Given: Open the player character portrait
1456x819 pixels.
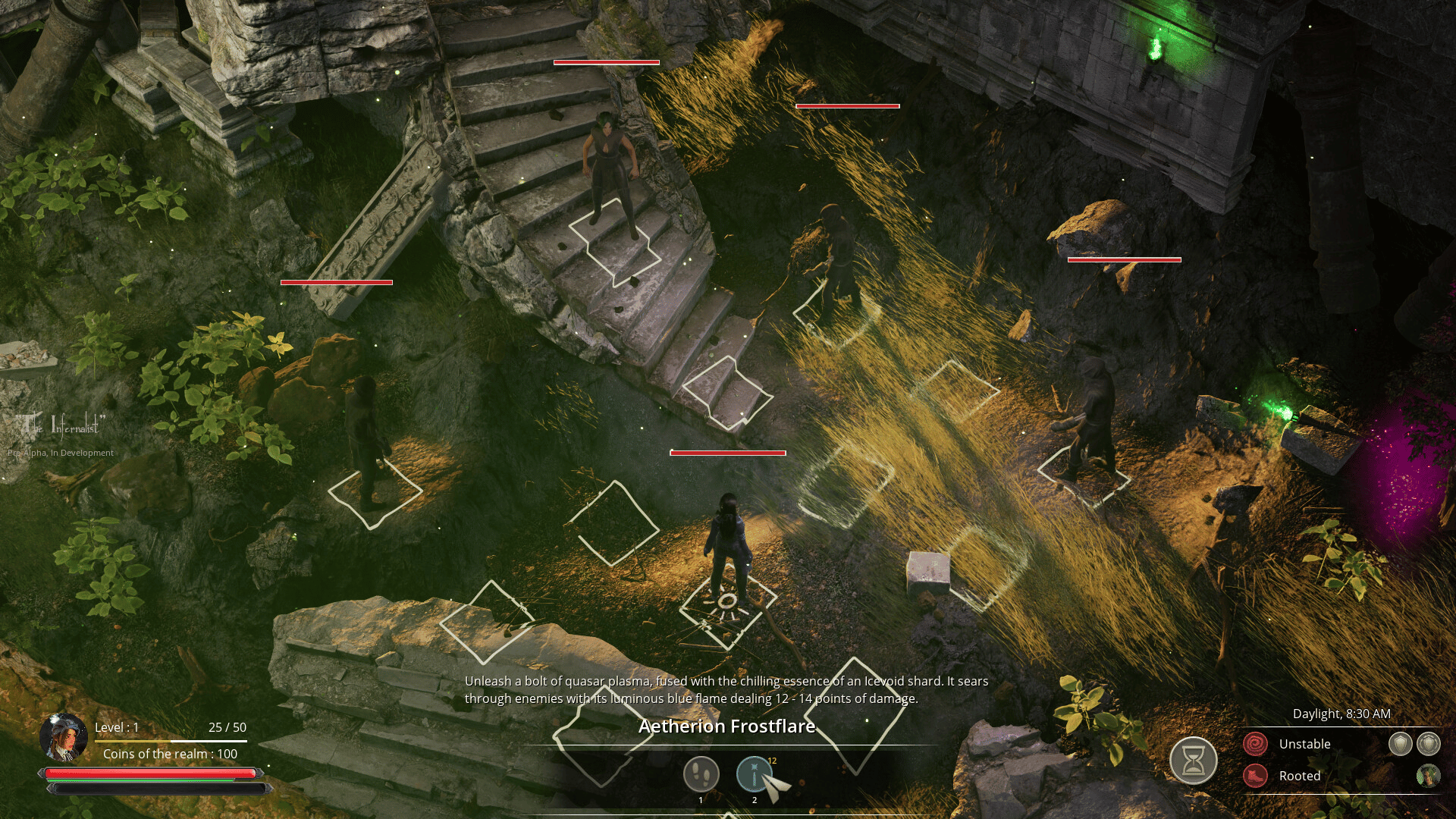Looking at the screenshot, I should (64, 737).
